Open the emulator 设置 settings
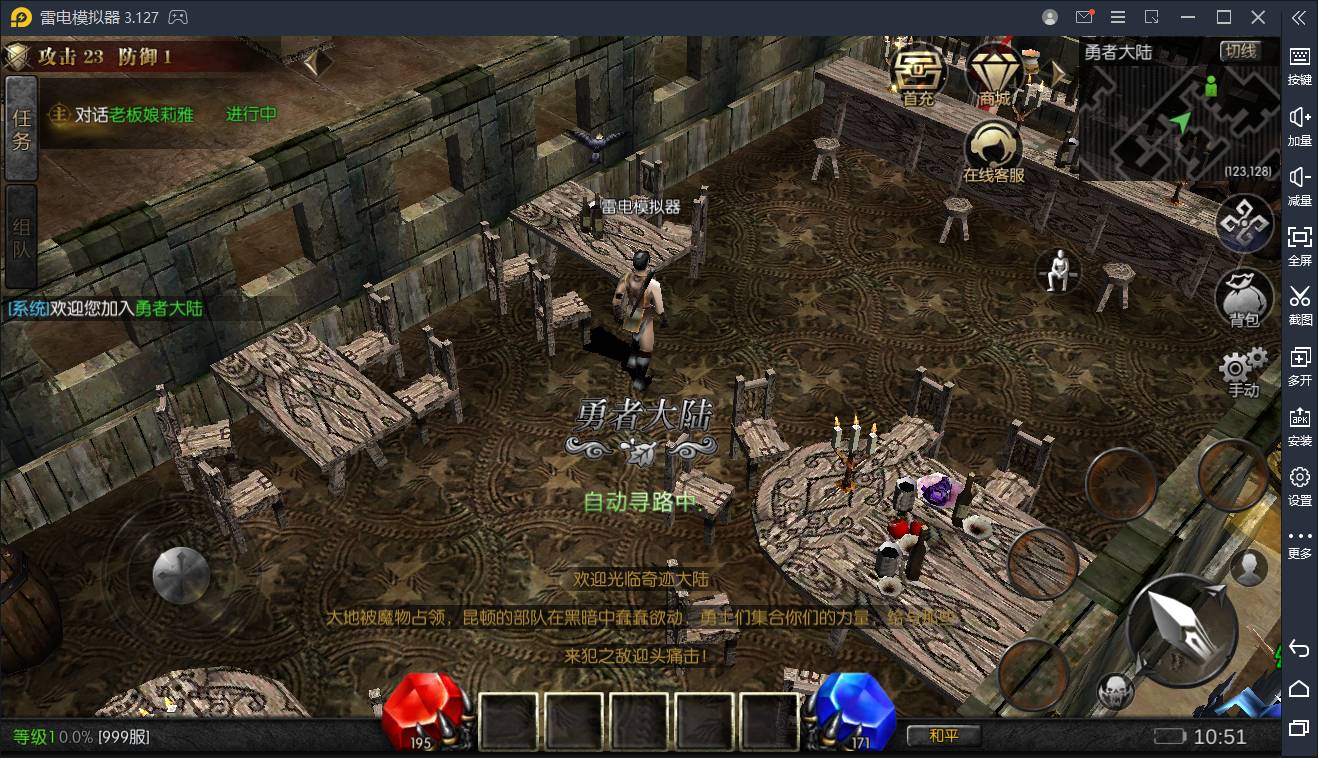 (x=1299, y=485)
